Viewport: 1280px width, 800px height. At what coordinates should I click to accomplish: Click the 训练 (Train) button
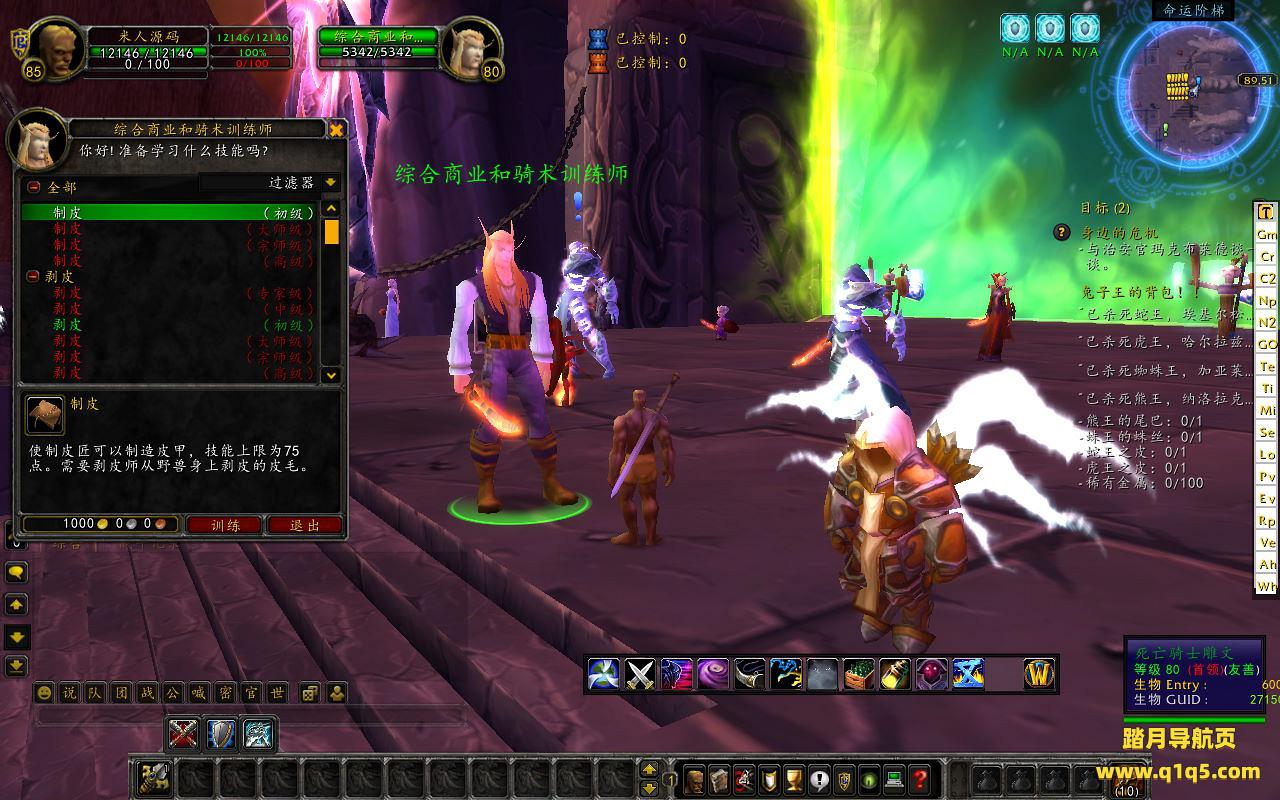click(x=223, y=525)
